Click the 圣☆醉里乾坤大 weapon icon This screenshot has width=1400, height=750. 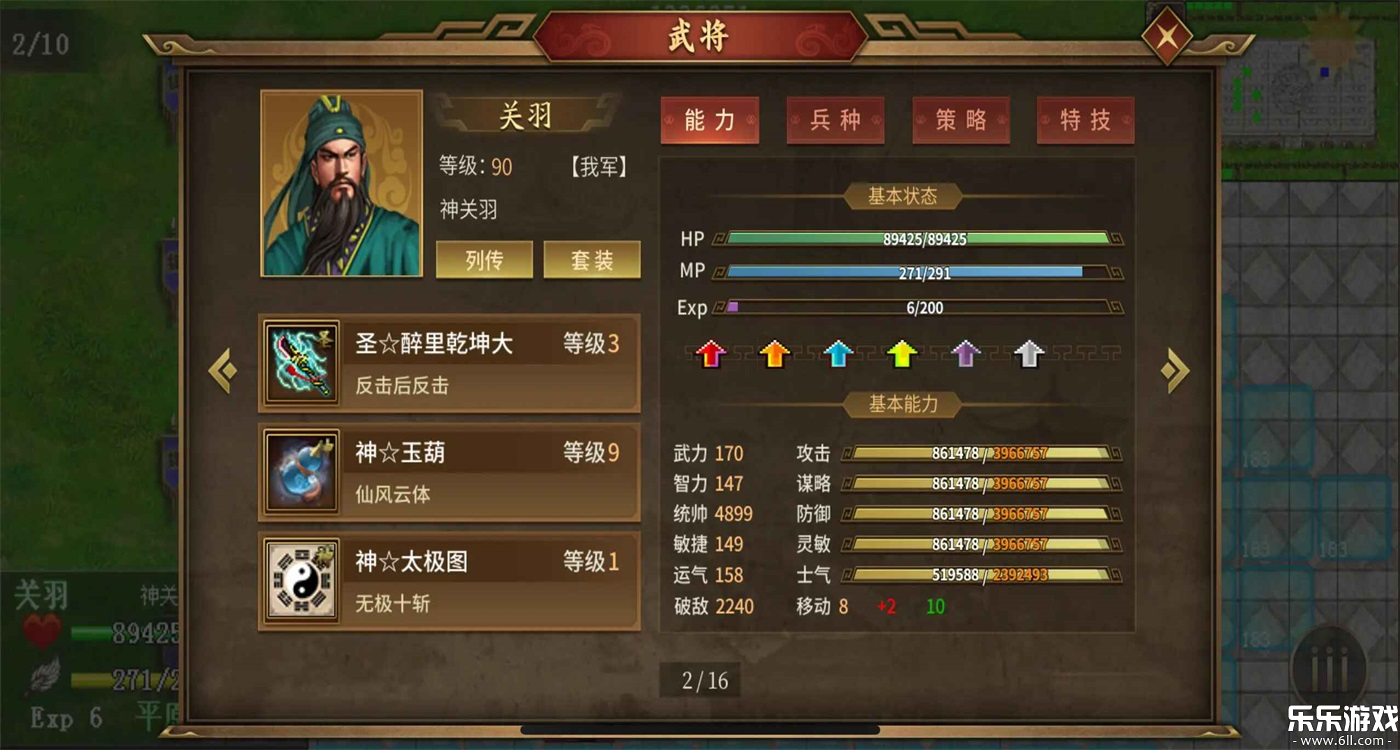[301, 362]
